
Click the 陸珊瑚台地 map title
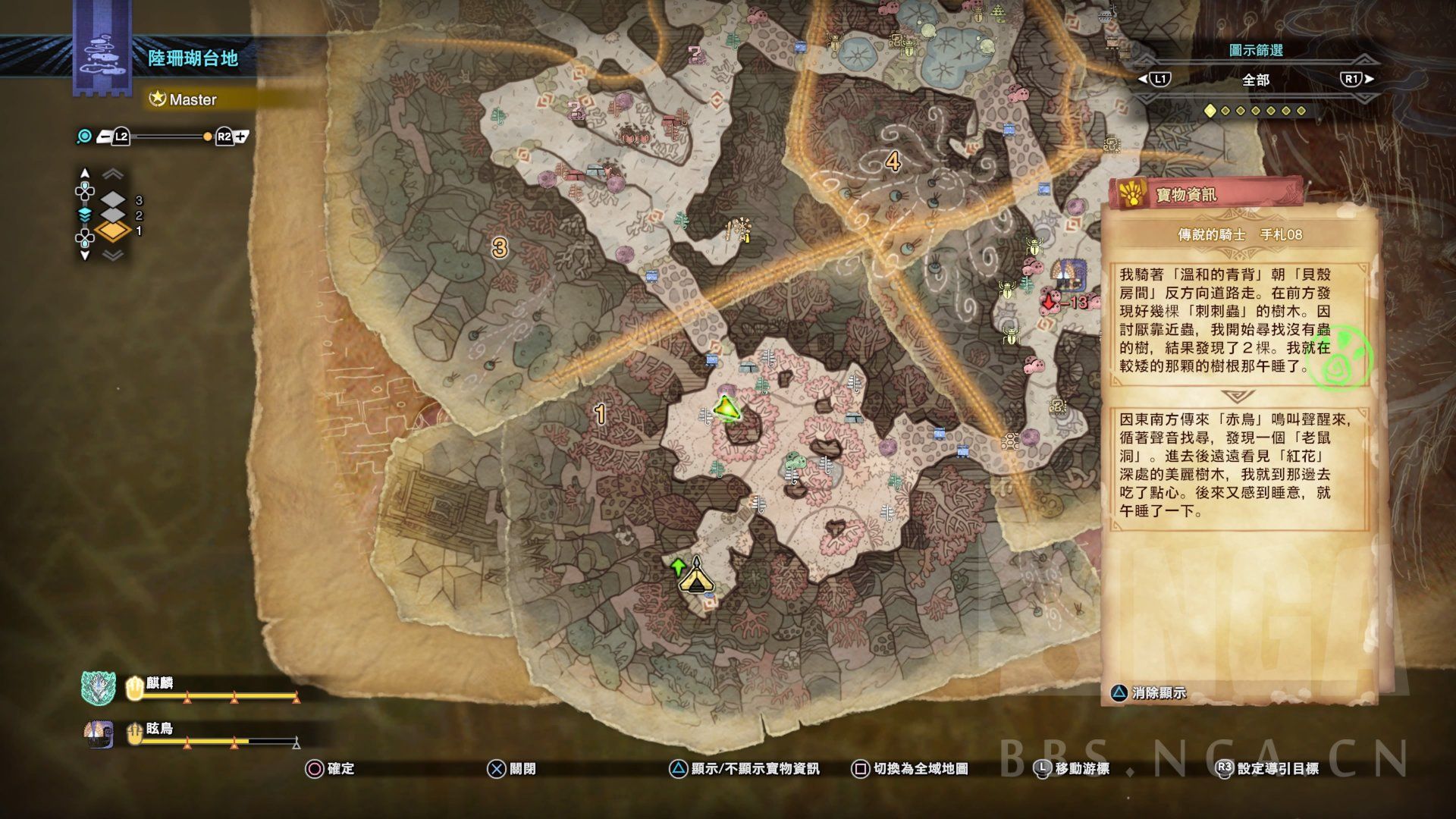[x=193, y=58]
